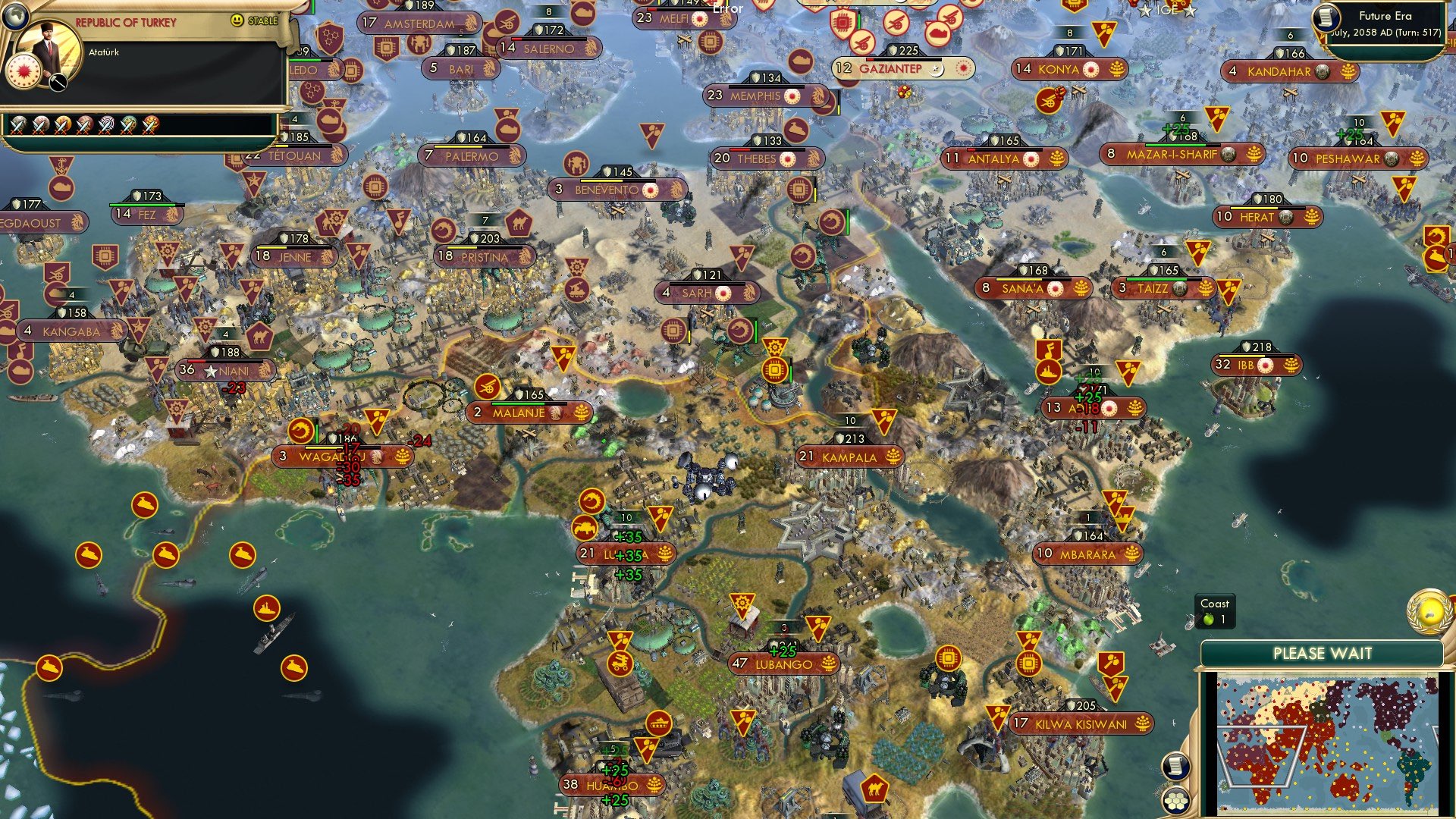1456x819 pixels.
Task: Open the city screen for Lubango
Action: (785, 664)
